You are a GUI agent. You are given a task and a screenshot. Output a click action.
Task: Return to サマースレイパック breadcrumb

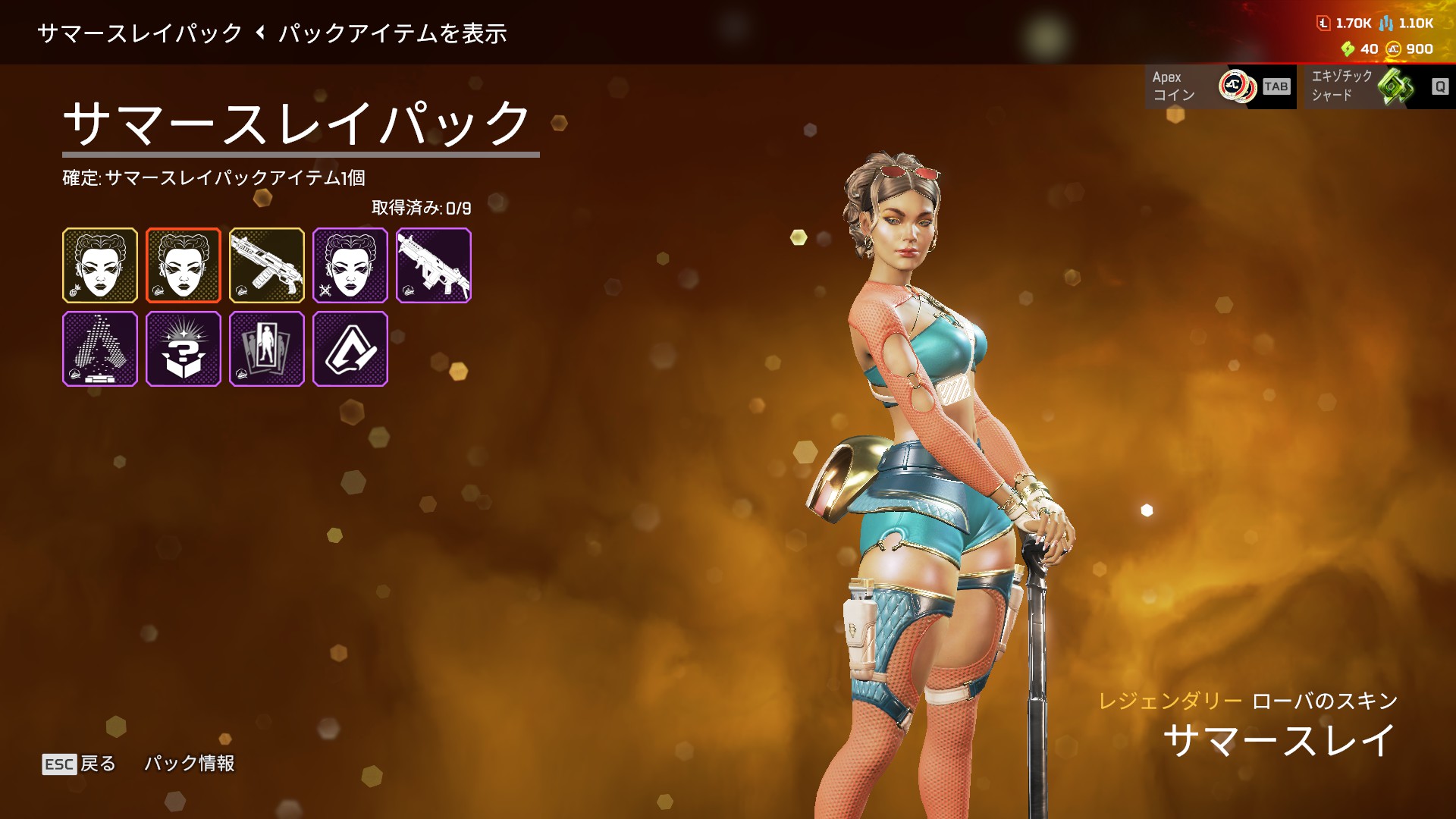coord(140,33)
